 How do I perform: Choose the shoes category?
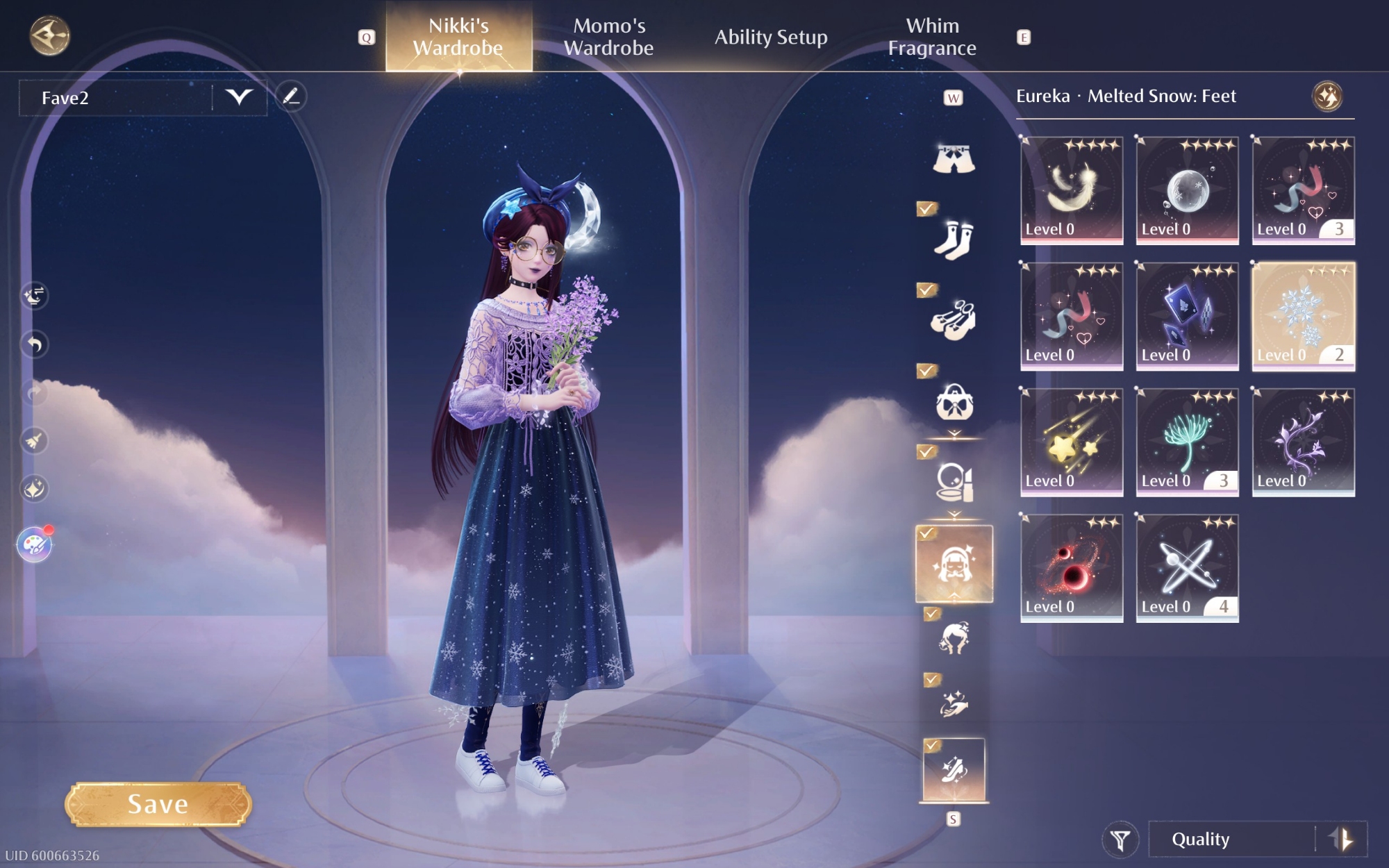pos(954,320)
